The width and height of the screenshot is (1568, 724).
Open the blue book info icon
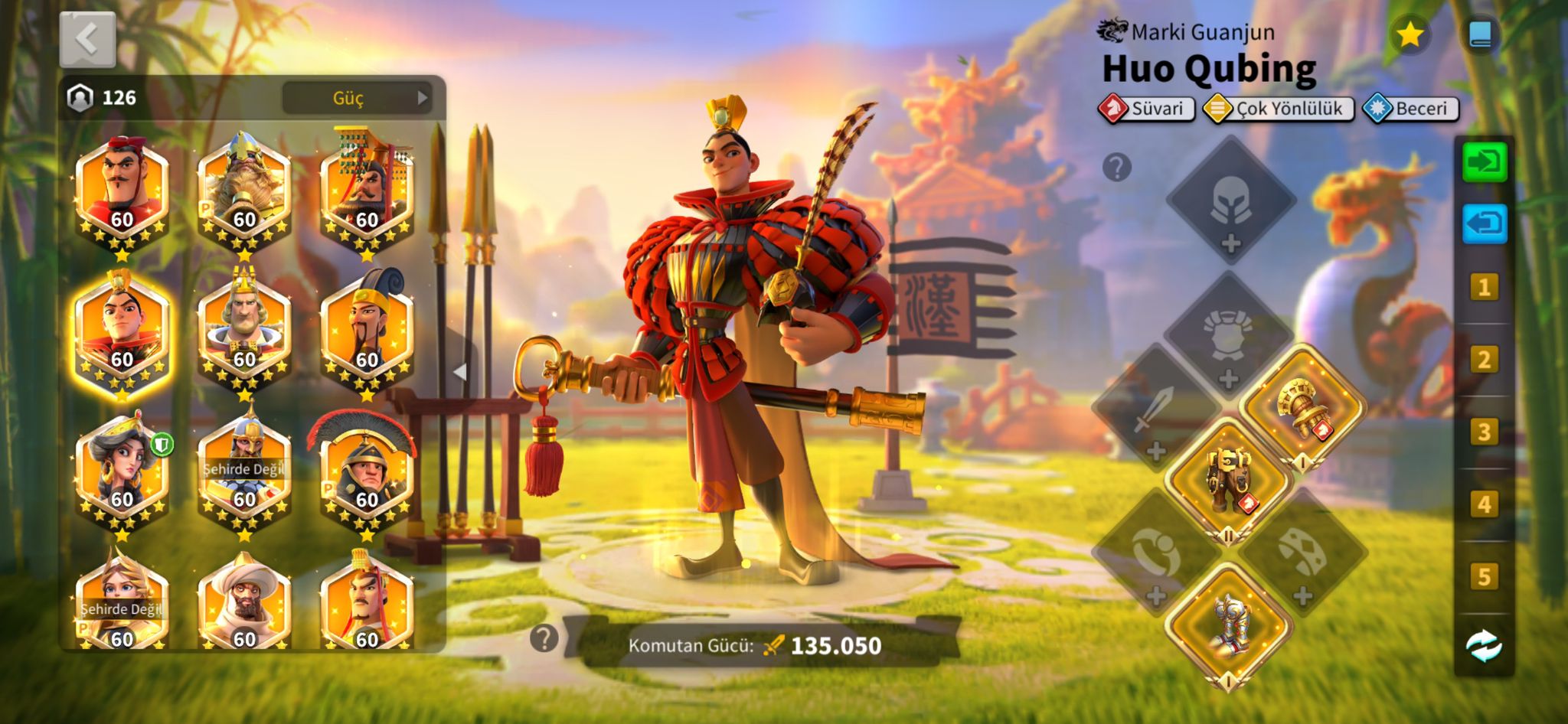1480,34
